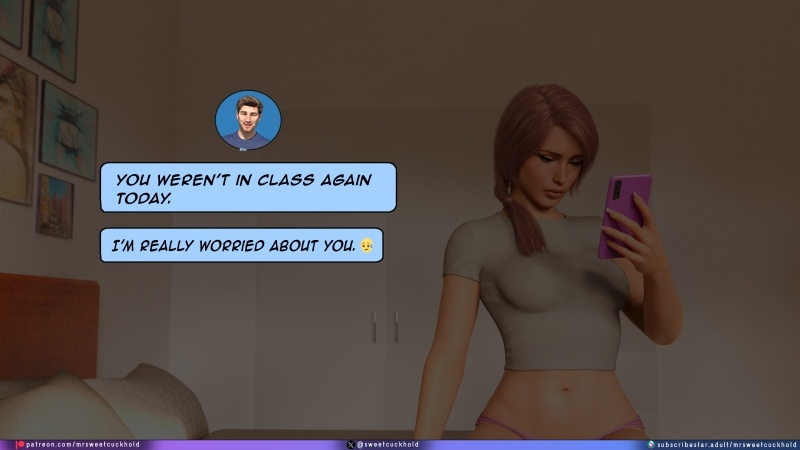Select the "I'm really worried about you" message

241,244
